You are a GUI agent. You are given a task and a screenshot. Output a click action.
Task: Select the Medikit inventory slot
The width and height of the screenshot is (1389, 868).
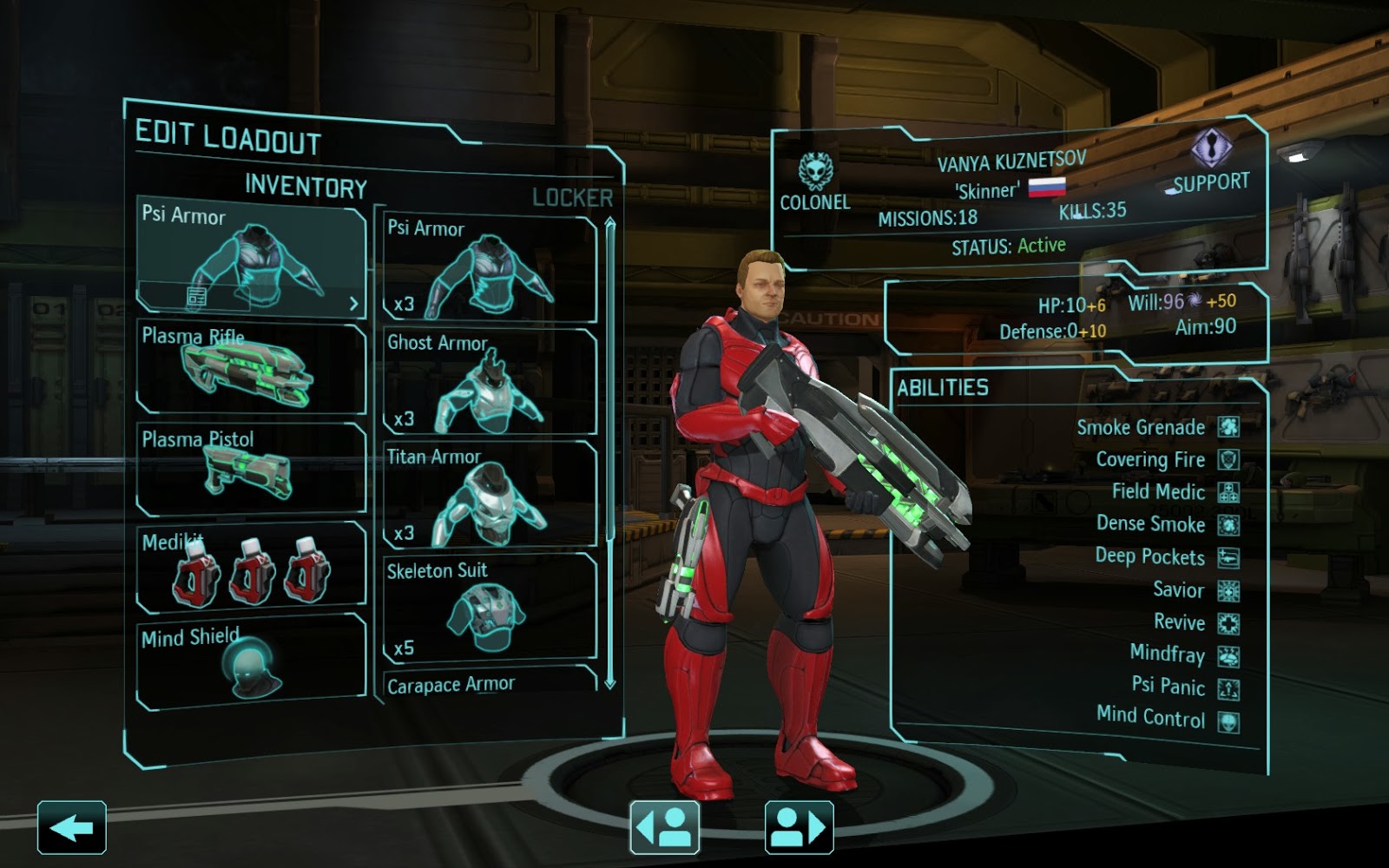pos(252,567)
